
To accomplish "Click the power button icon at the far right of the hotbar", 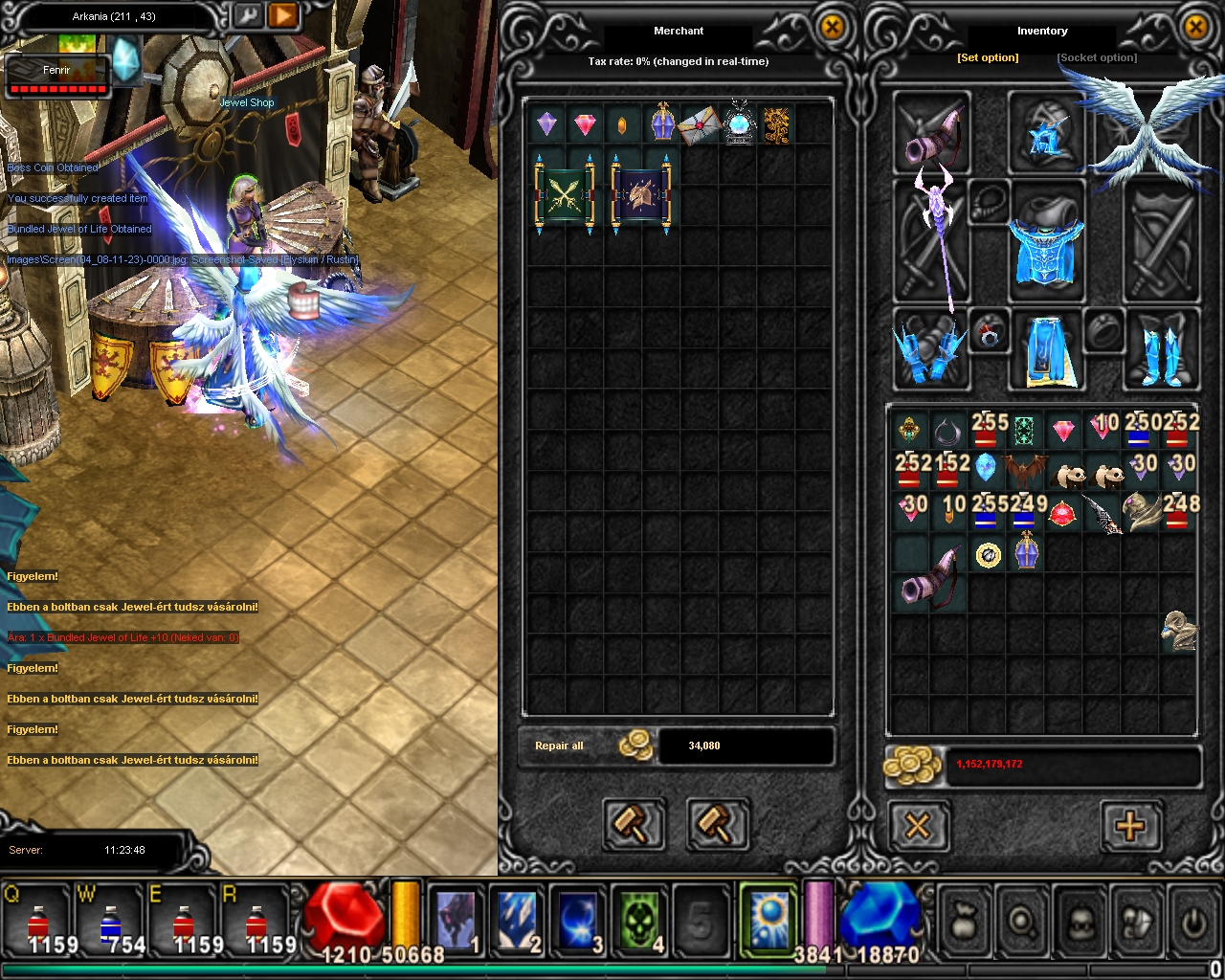I will pos(1194,921).
